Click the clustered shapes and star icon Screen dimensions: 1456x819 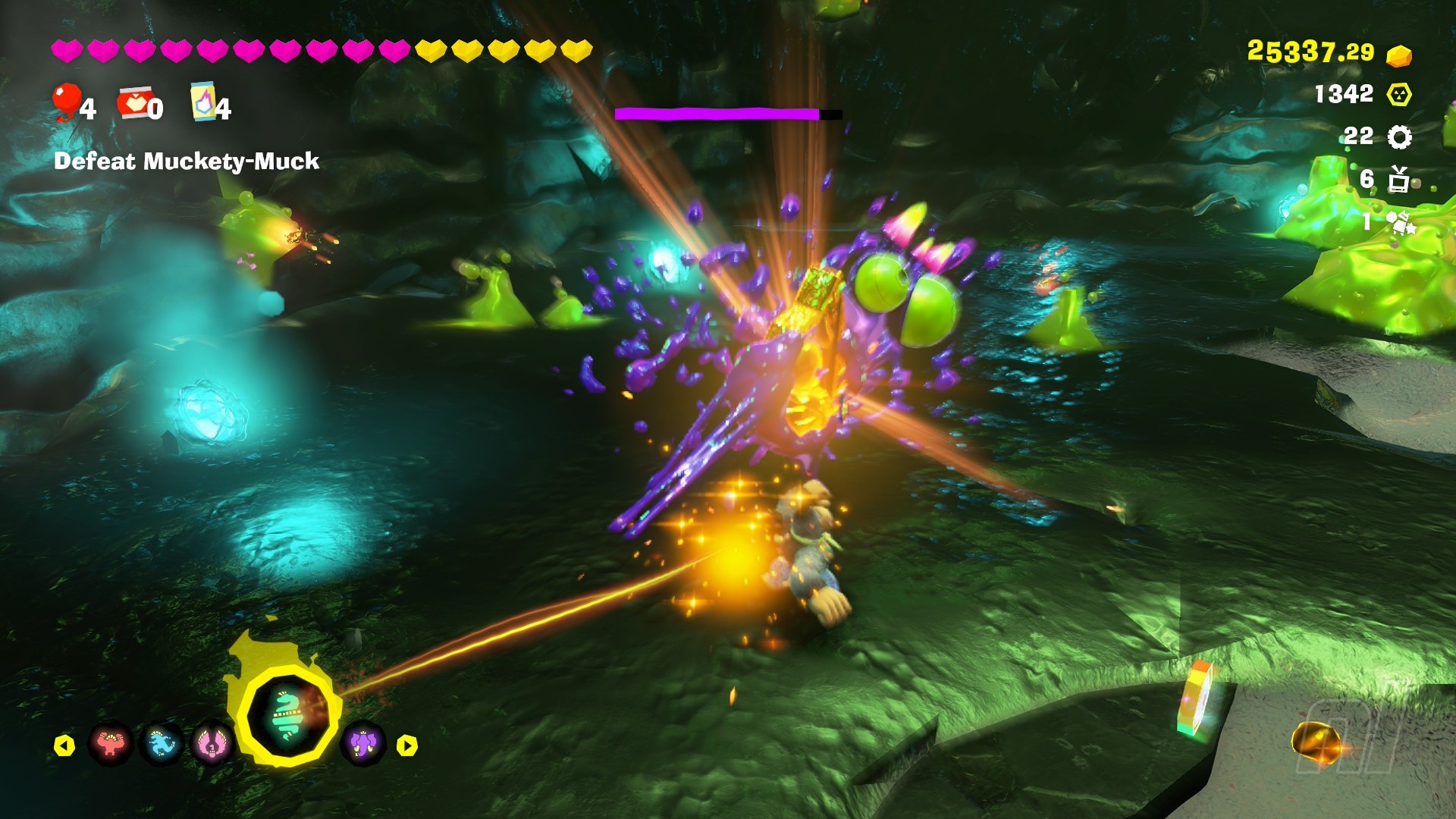click(1399, 222)
